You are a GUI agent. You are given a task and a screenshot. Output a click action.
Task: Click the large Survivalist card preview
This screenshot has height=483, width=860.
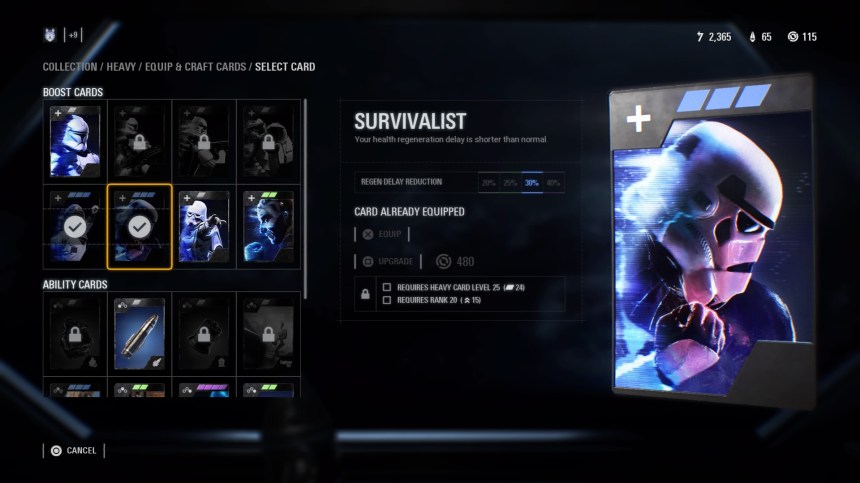(x=711, y=240)
